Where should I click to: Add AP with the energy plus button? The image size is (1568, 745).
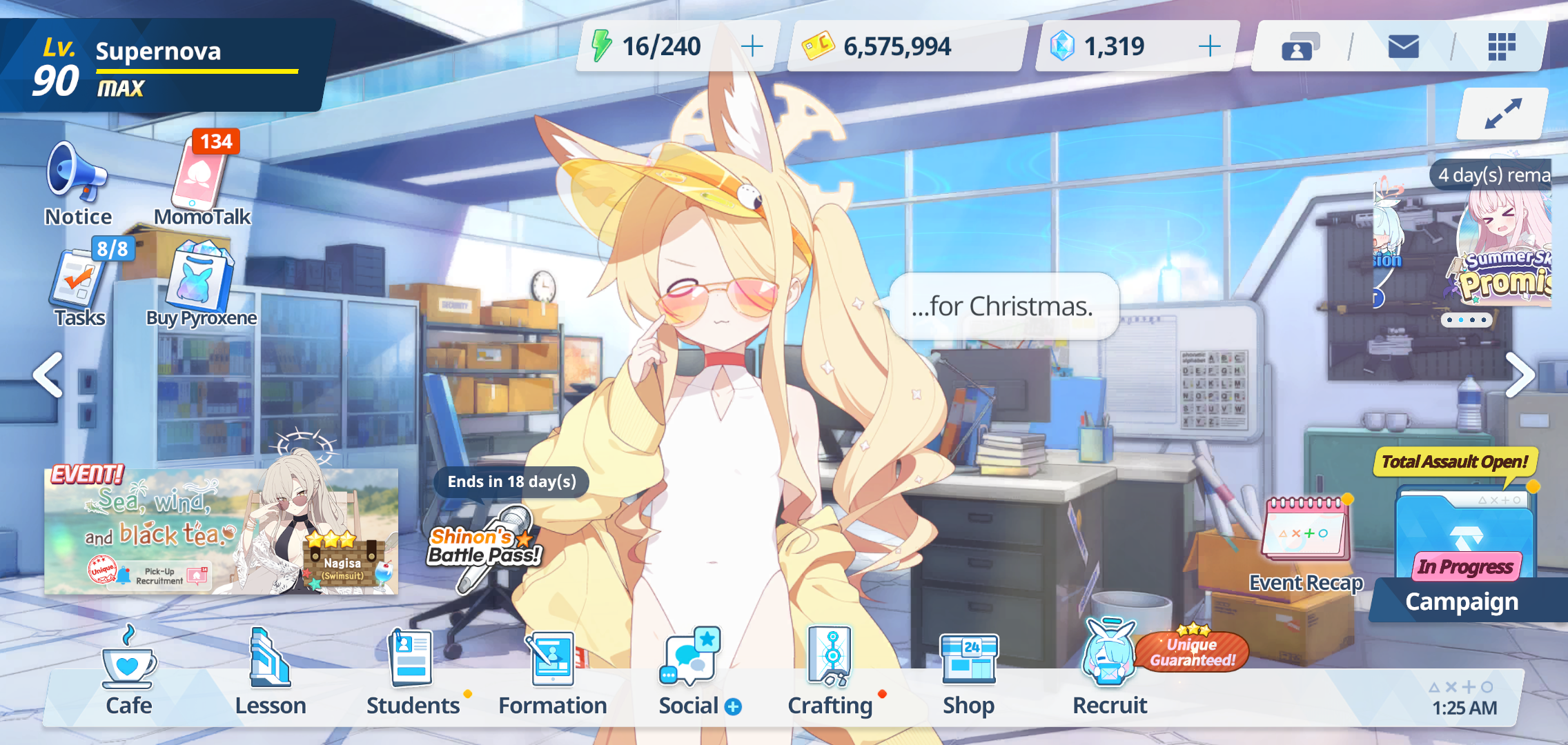pyautogui.click(x=752, y=46)
